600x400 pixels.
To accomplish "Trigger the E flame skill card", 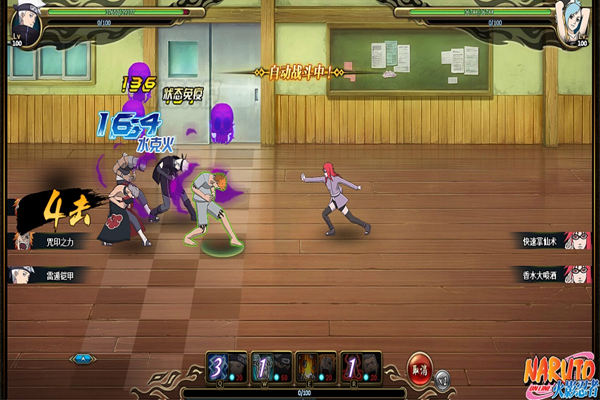I will point(315,367).
